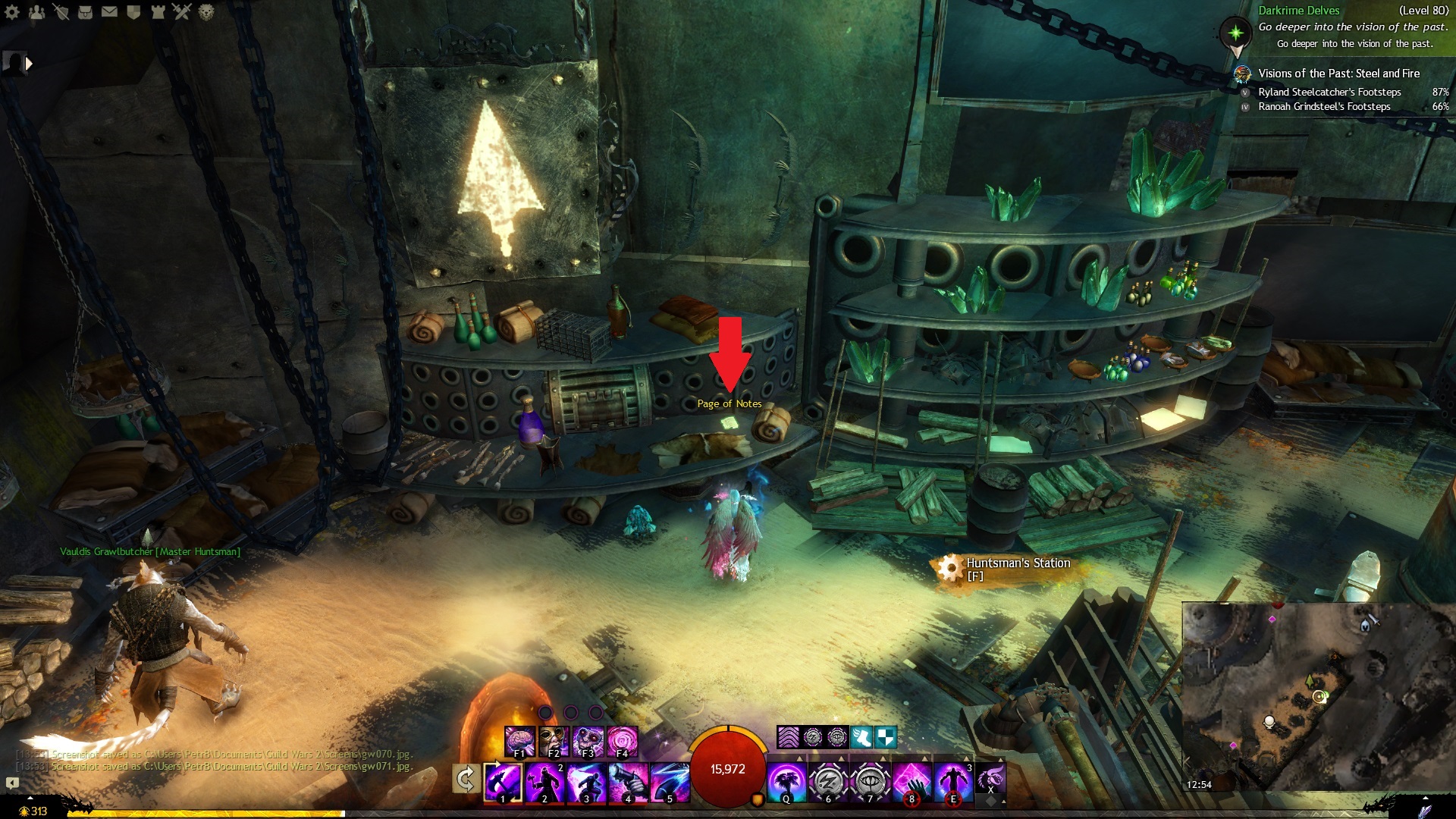
Task: Select the Darkrime Delves story objective marker
Action: coord(1236,33)
